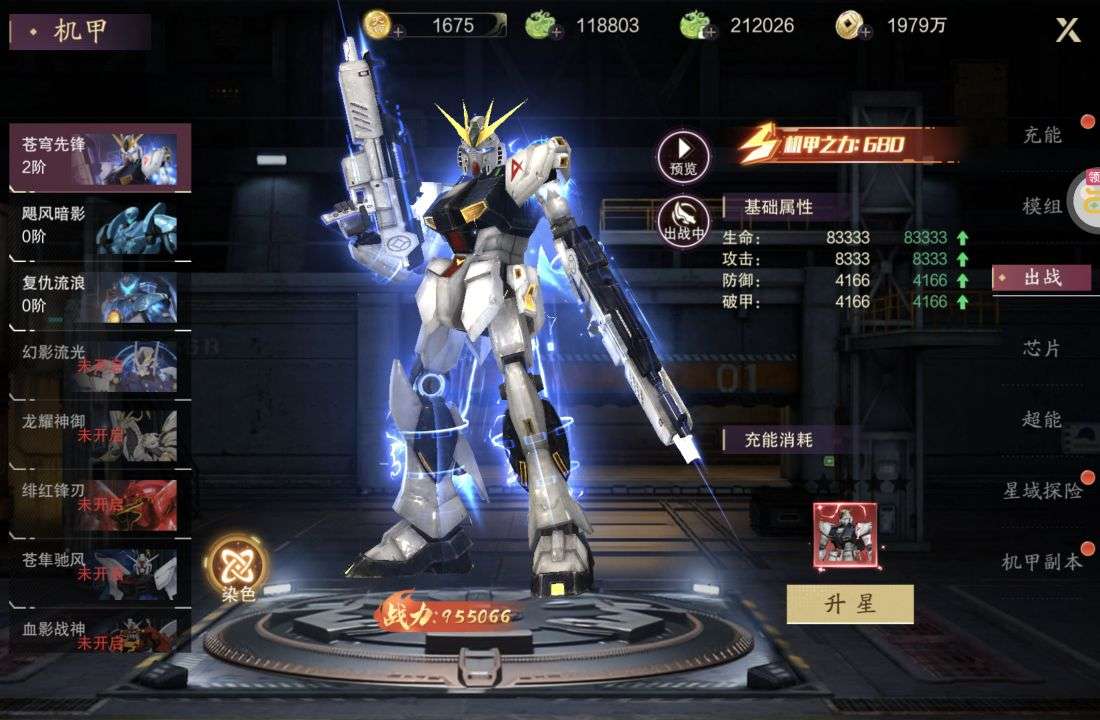Click the 预览 preview play button

click(684, 155)
